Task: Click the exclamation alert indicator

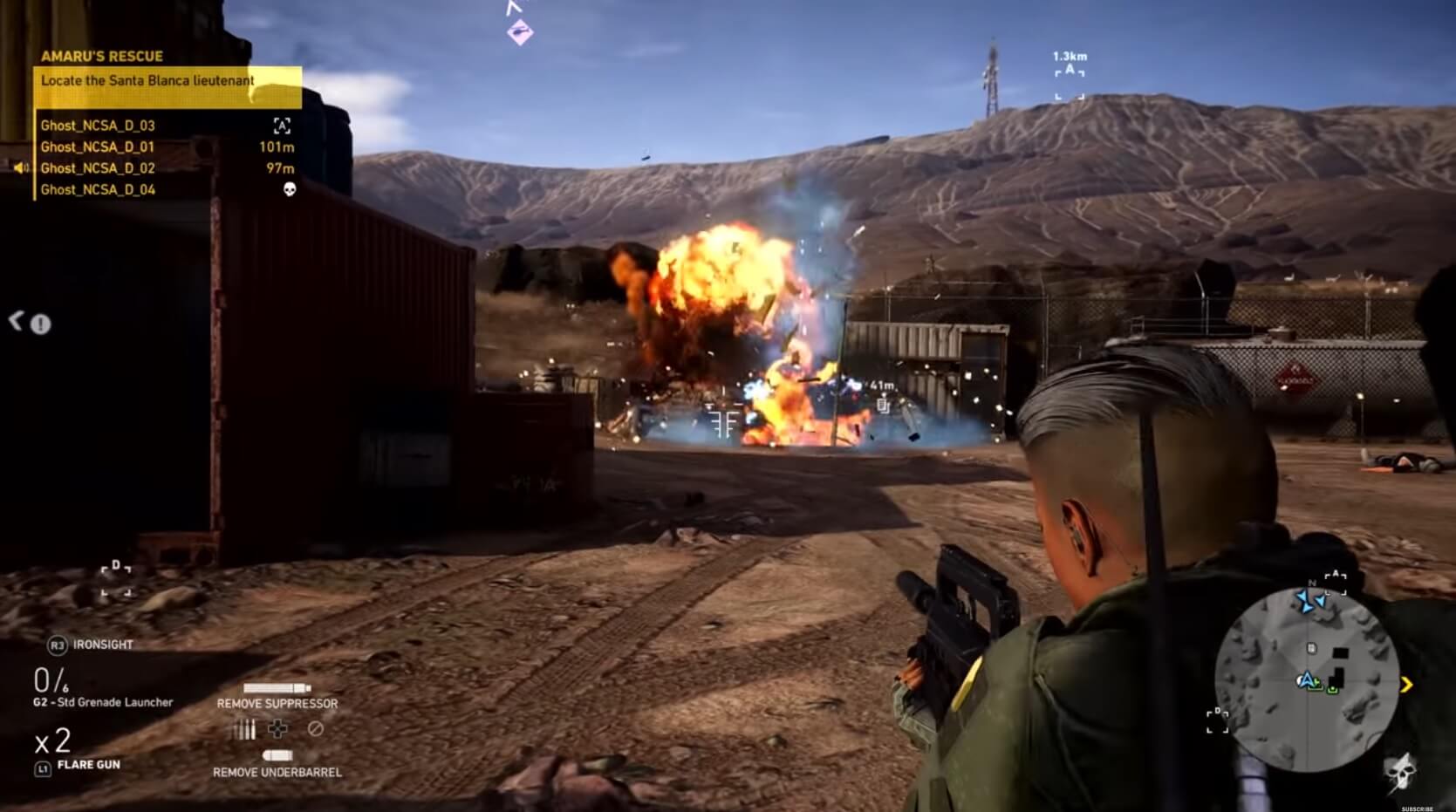Action: 40,324
